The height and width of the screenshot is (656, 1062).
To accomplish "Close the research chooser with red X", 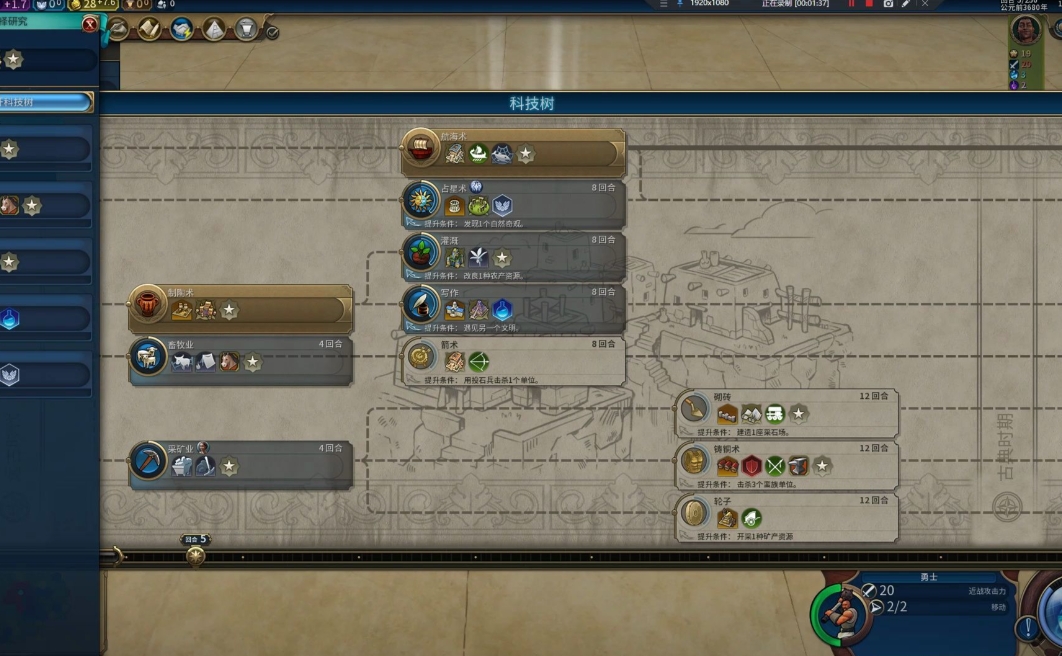I will (90, 24).
